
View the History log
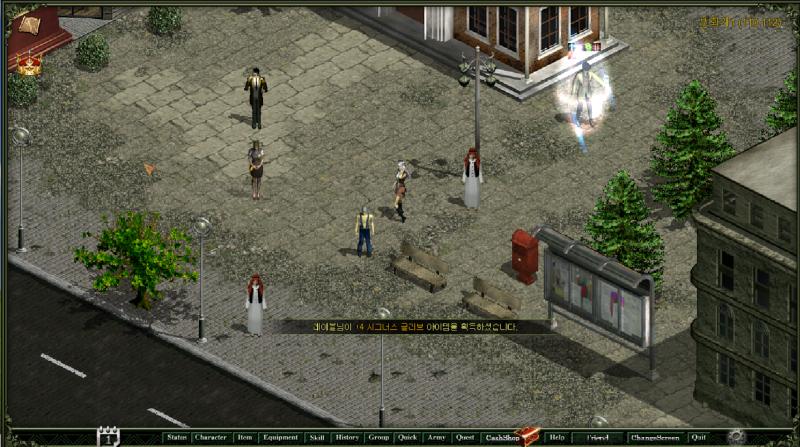point(347,437)
